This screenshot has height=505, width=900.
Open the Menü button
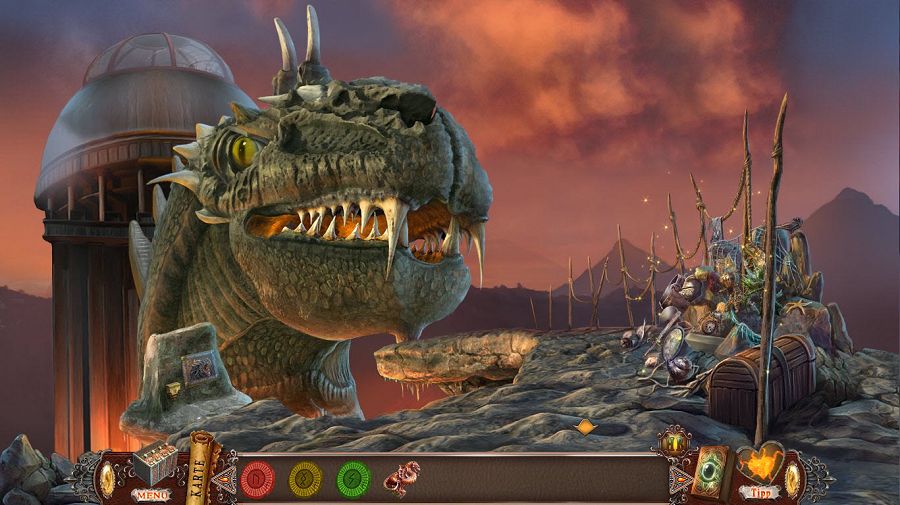152,493
